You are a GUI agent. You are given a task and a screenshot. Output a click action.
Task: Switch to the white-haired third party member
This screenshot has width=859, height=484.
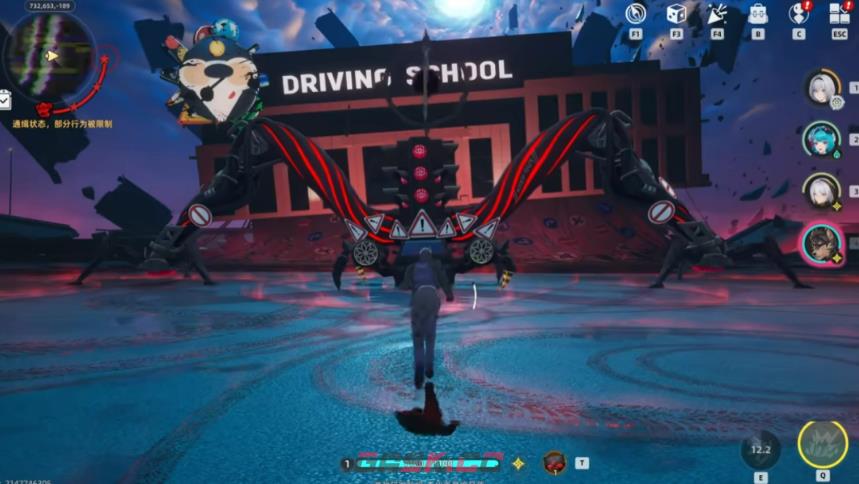[821, 191]
